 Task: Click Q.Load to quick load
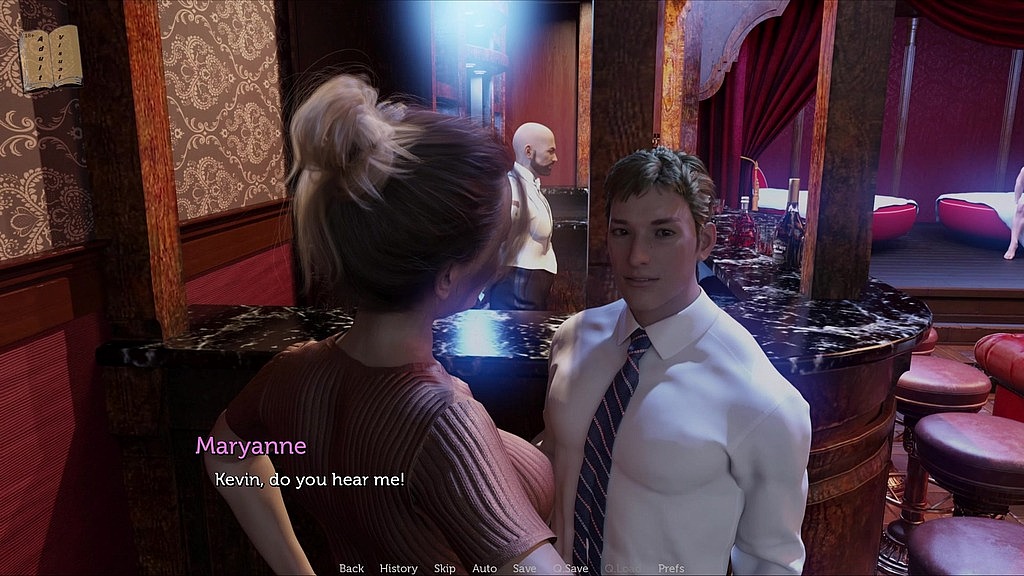pyautogui.click(x=621, y=568)
